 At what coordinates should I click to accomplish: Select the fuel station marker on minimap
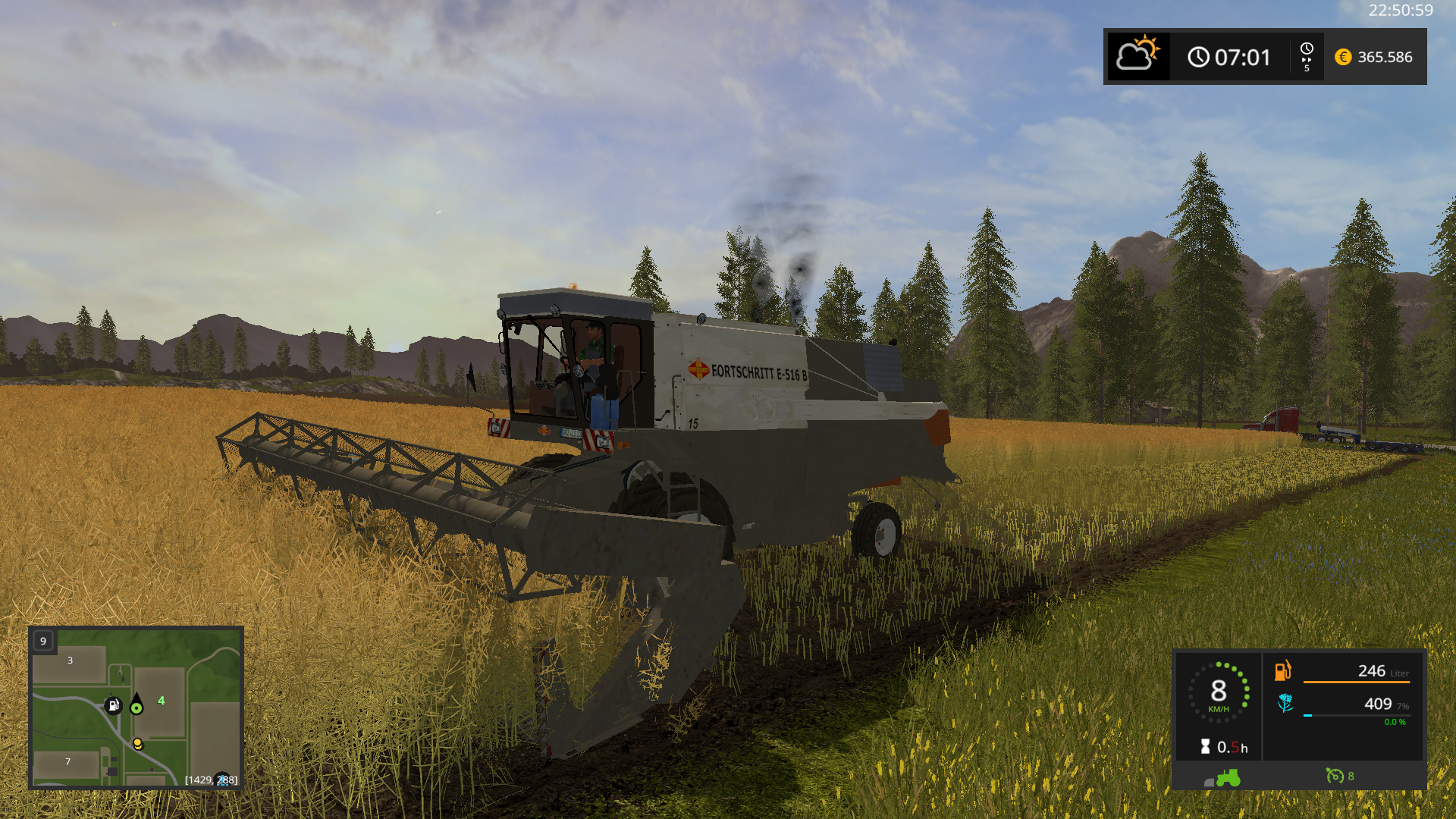coord(113,706)
